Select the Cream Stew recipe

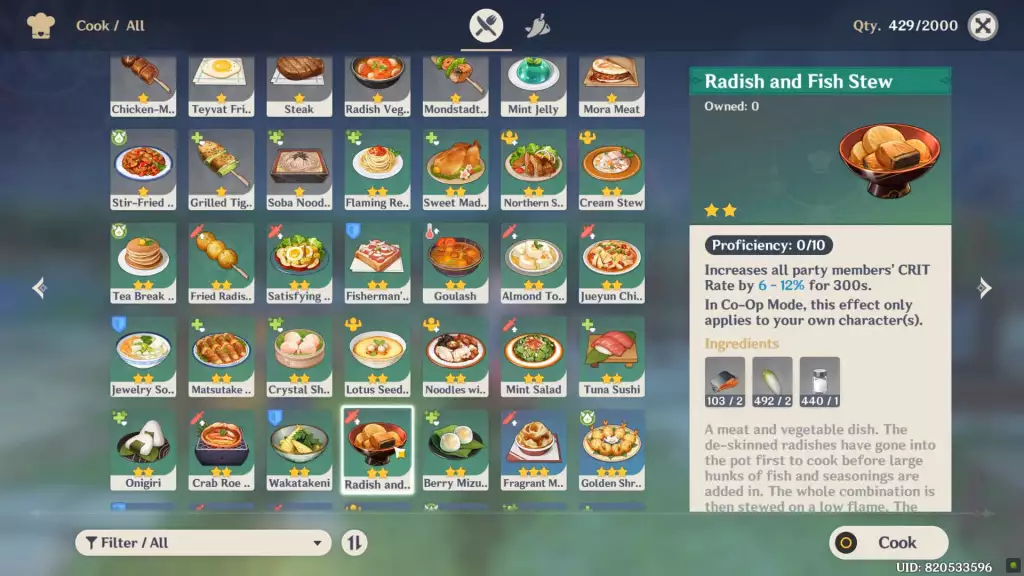click(611, 169)
